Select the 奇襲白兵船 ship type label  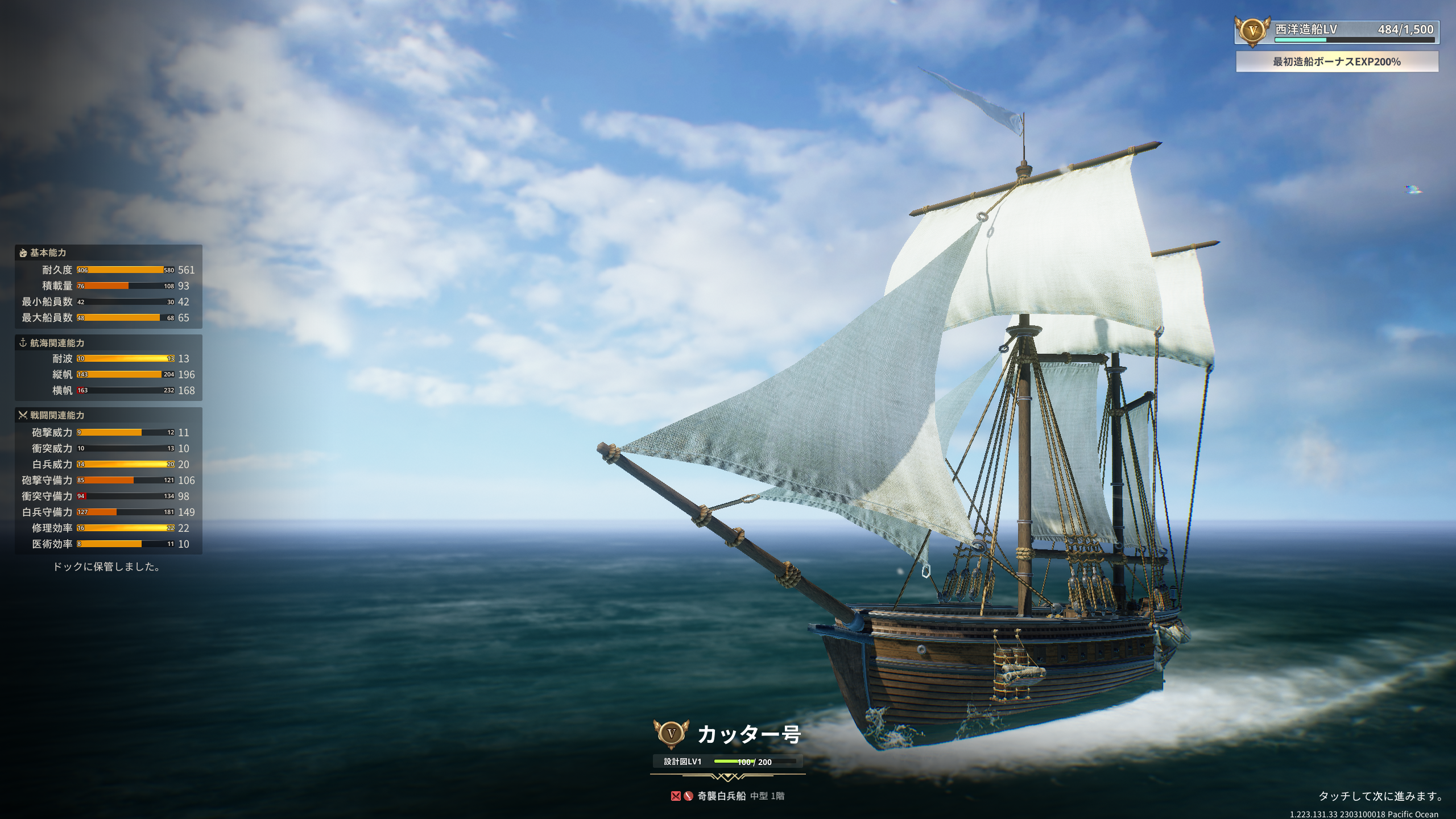coord(721,796)
